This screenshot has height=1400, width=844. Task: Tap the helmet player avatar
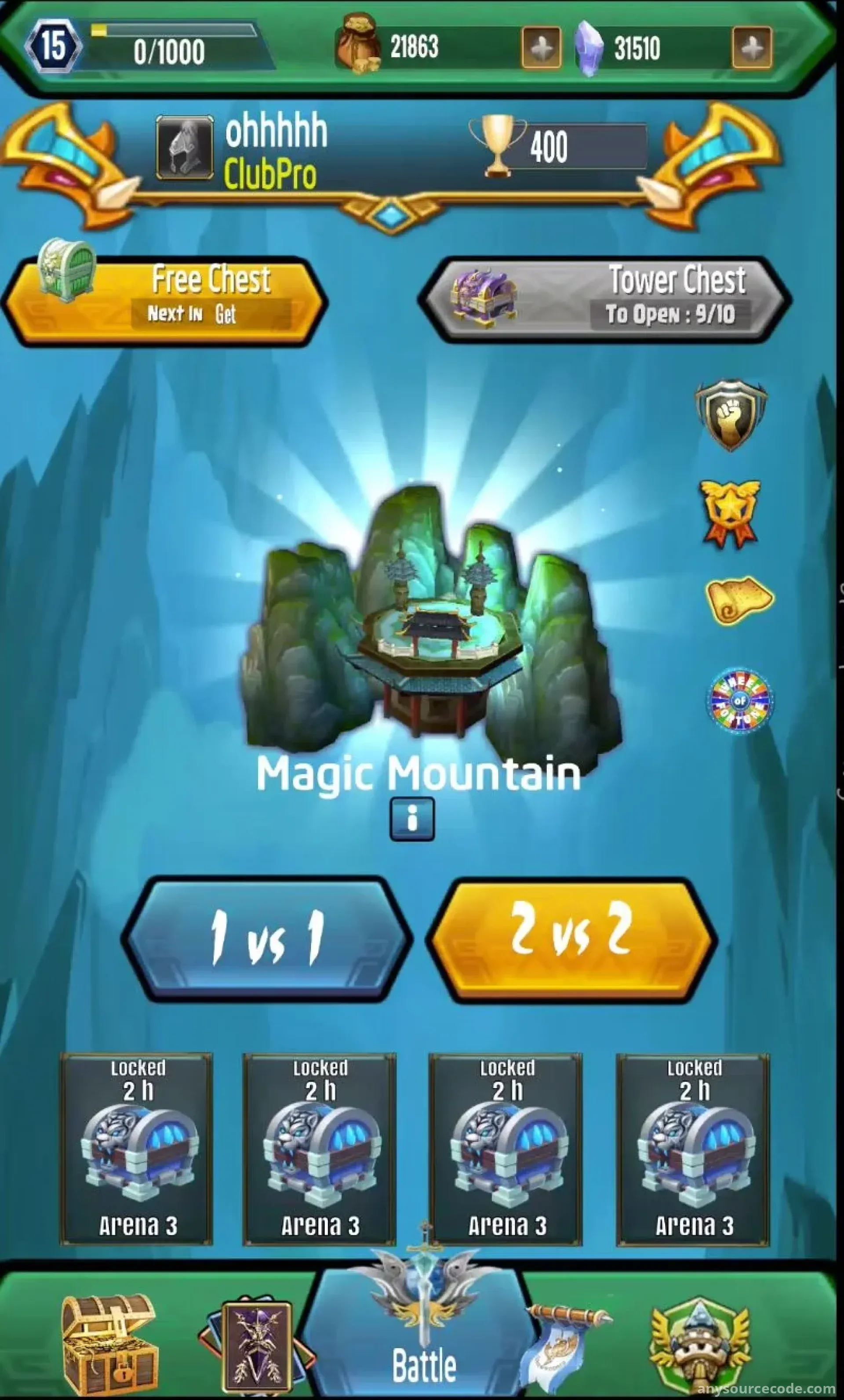[185, 148]
